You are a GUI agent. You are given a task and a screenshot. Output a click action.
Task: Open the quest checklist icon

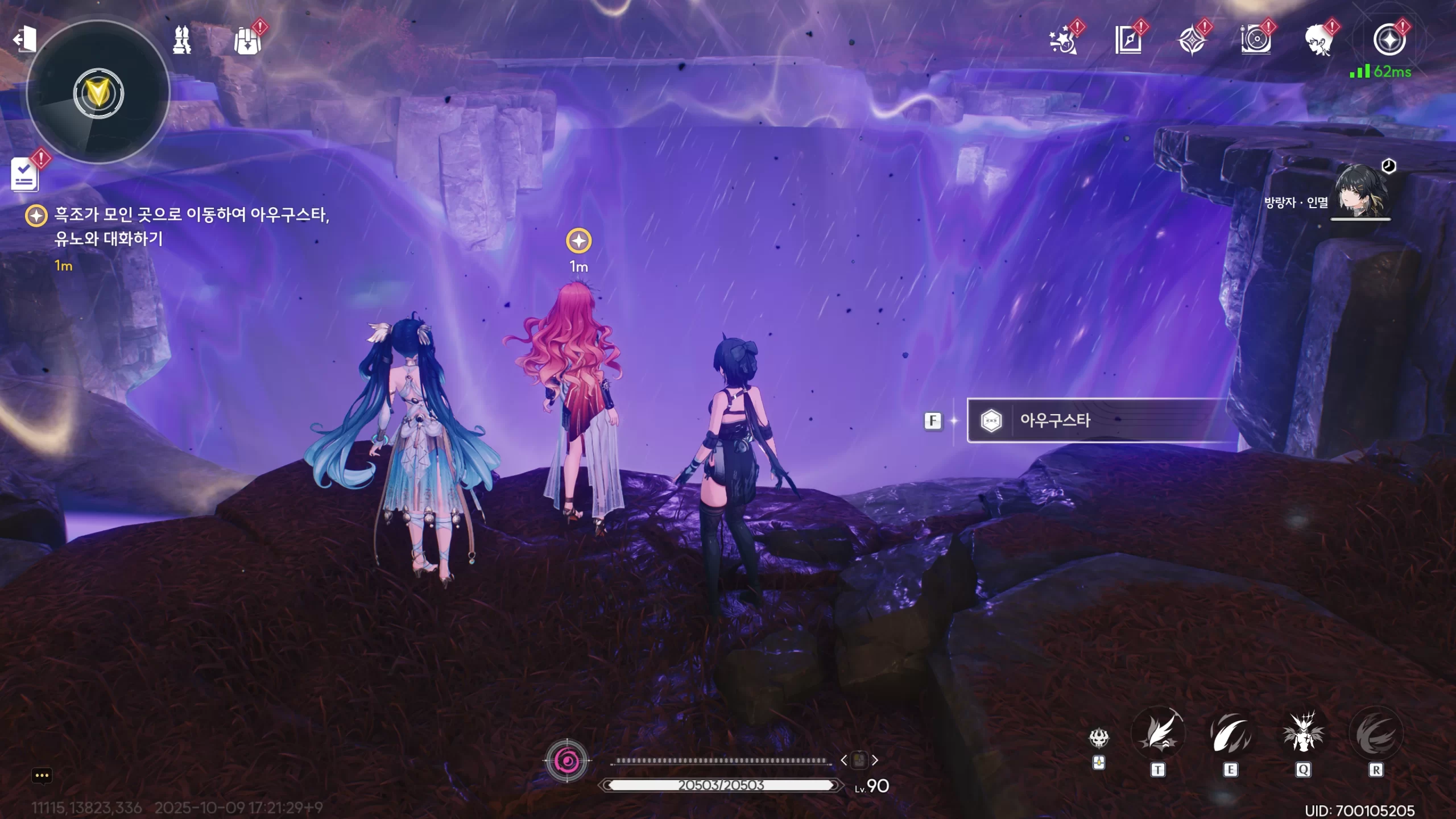(25, 175)
